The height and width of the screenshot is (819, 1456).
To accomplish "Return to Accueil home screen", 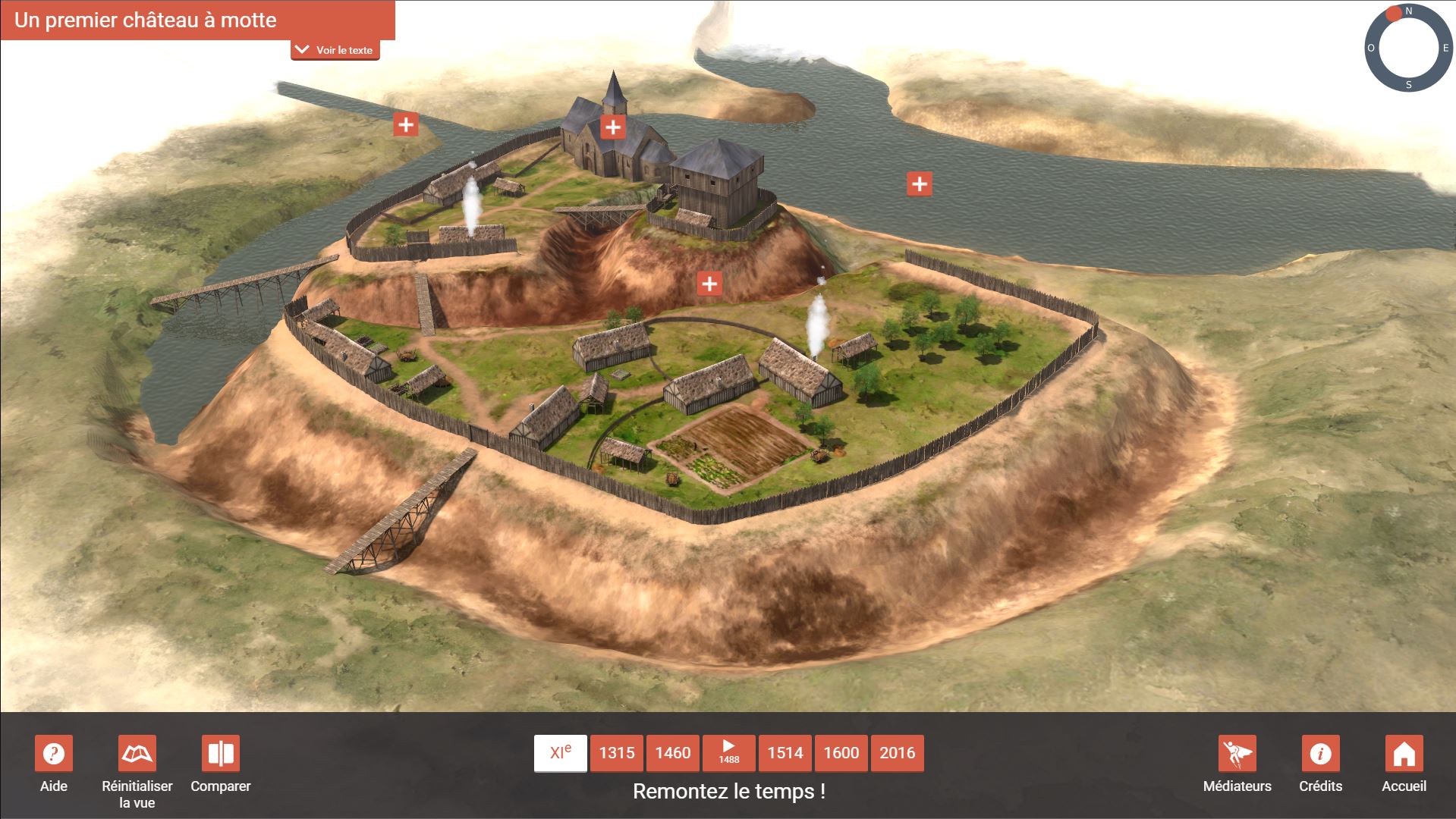I will tap(1404, 754).
